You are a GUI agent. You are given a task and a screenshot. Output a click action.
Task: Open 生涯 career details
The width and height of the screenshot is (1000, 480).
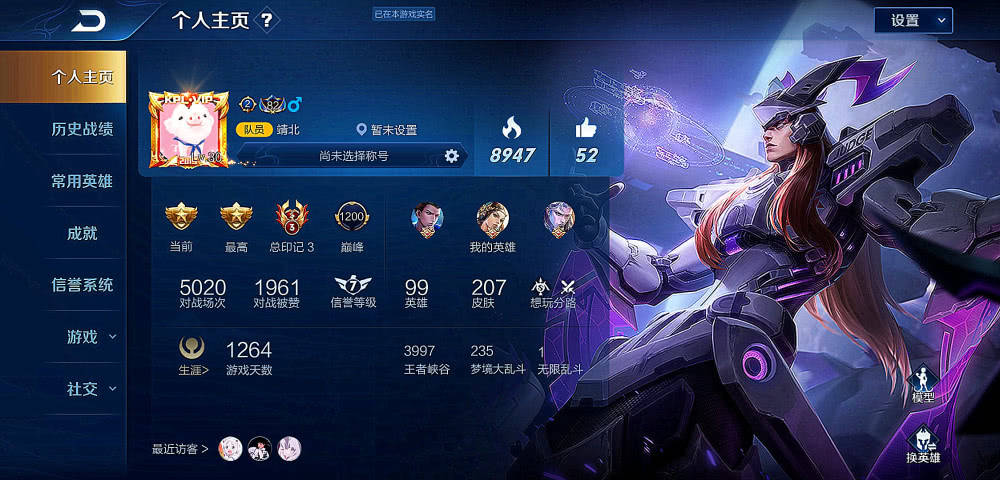pyautogui.click(x=193, y=355)
